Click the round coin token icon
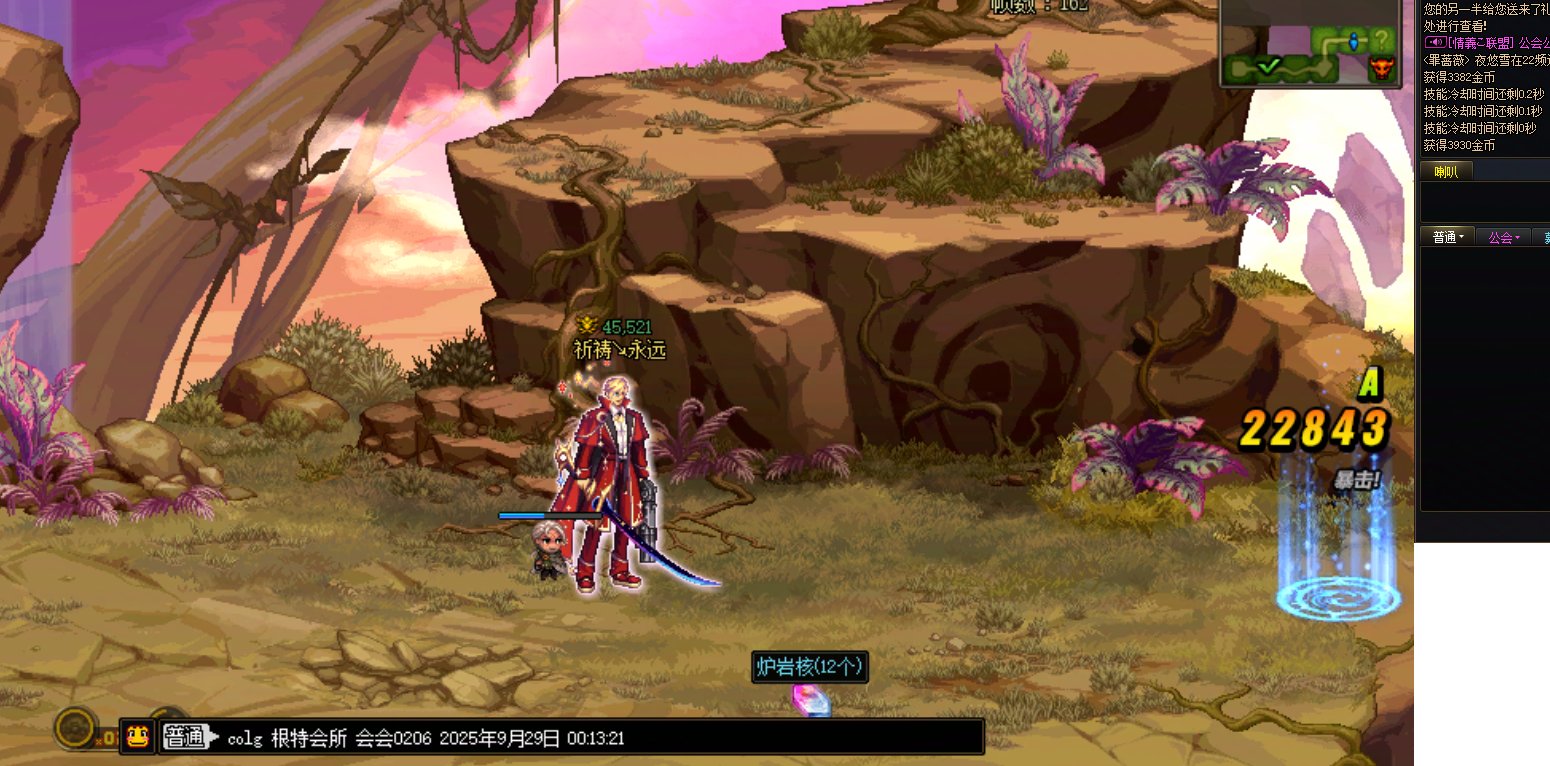Image resolution: width=1550 pixels, height=766 pixels. pos(75,728)
